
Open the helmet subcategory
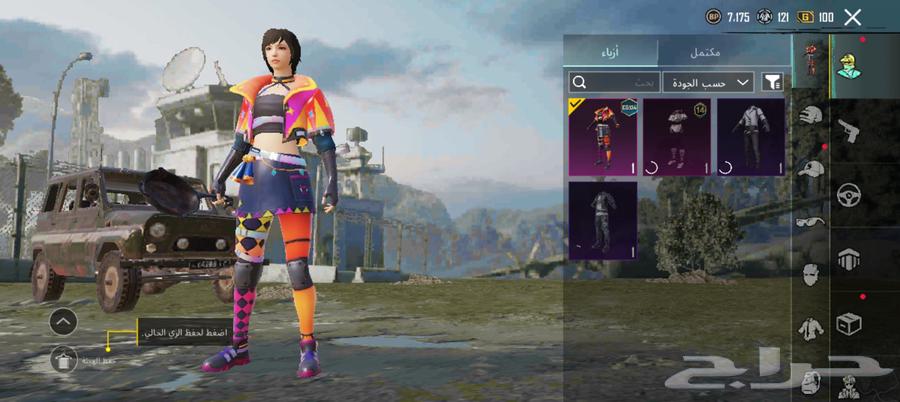pos(811,116)
